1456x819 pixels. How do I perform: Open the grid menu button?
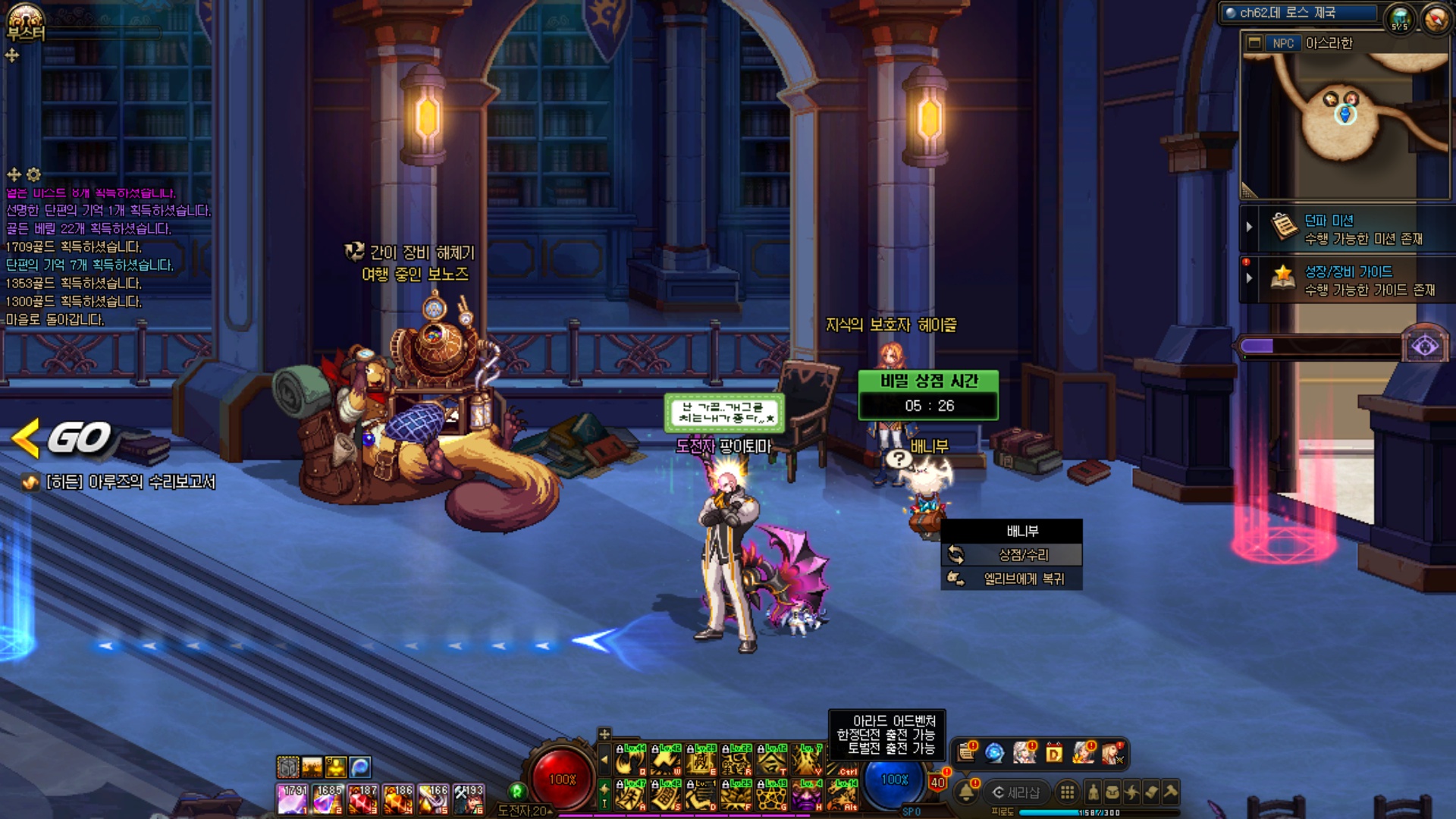[x=1067, y=792]
